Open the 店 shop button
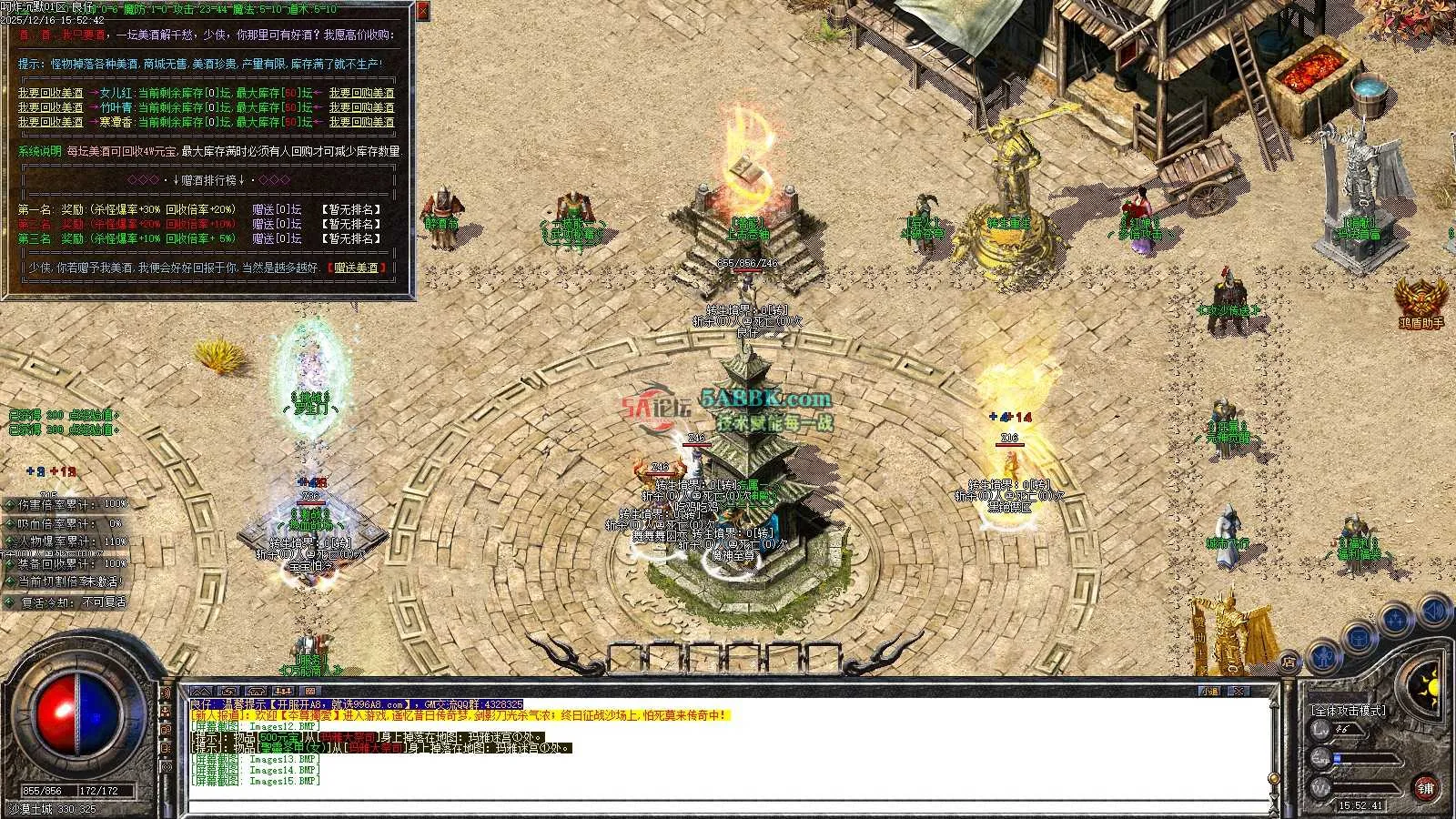Screen dimensions: 1456x819 [1289, 662]
